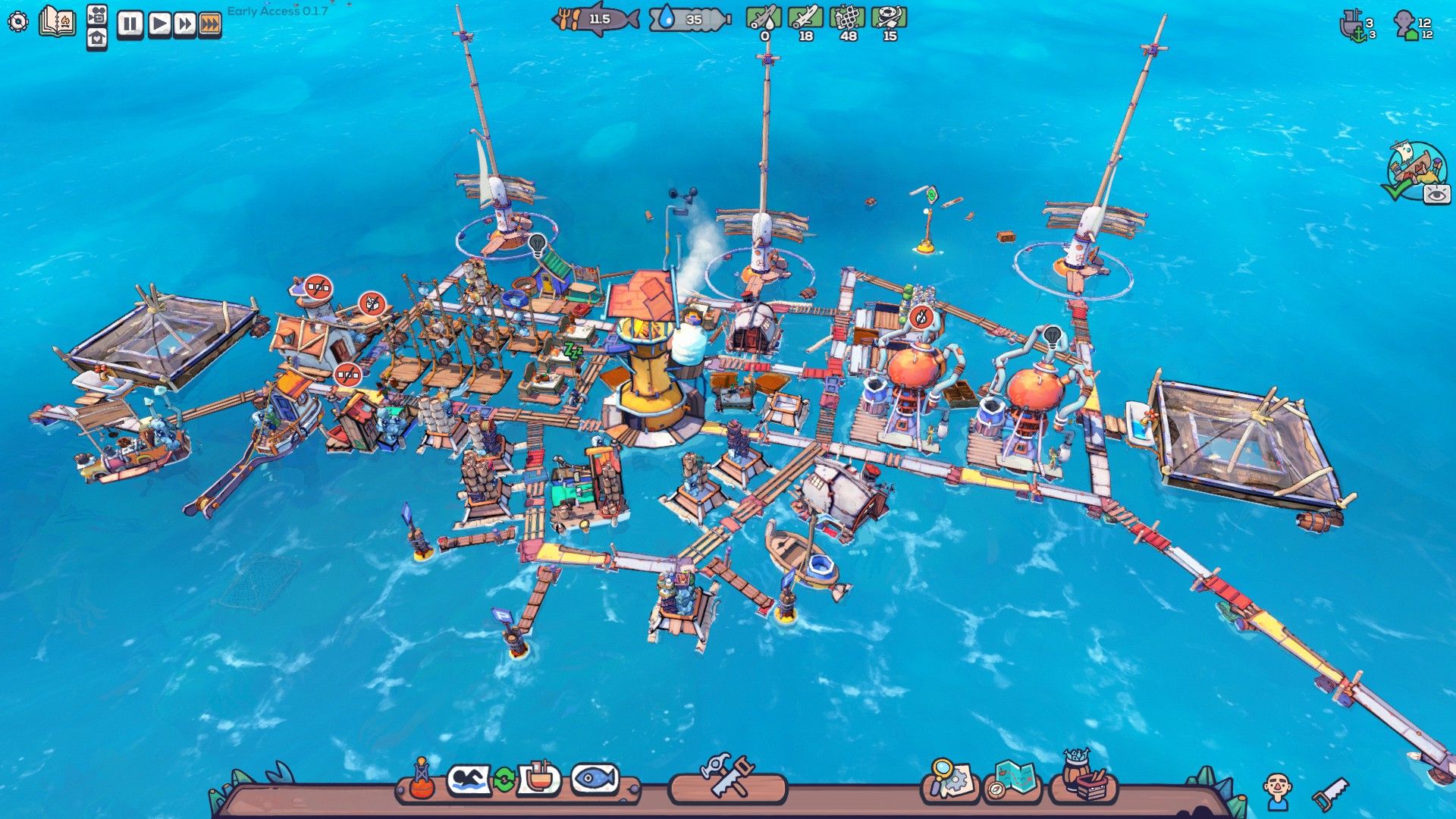Toggle the eye visibility icon near the notification

(x=1436, y=195)
